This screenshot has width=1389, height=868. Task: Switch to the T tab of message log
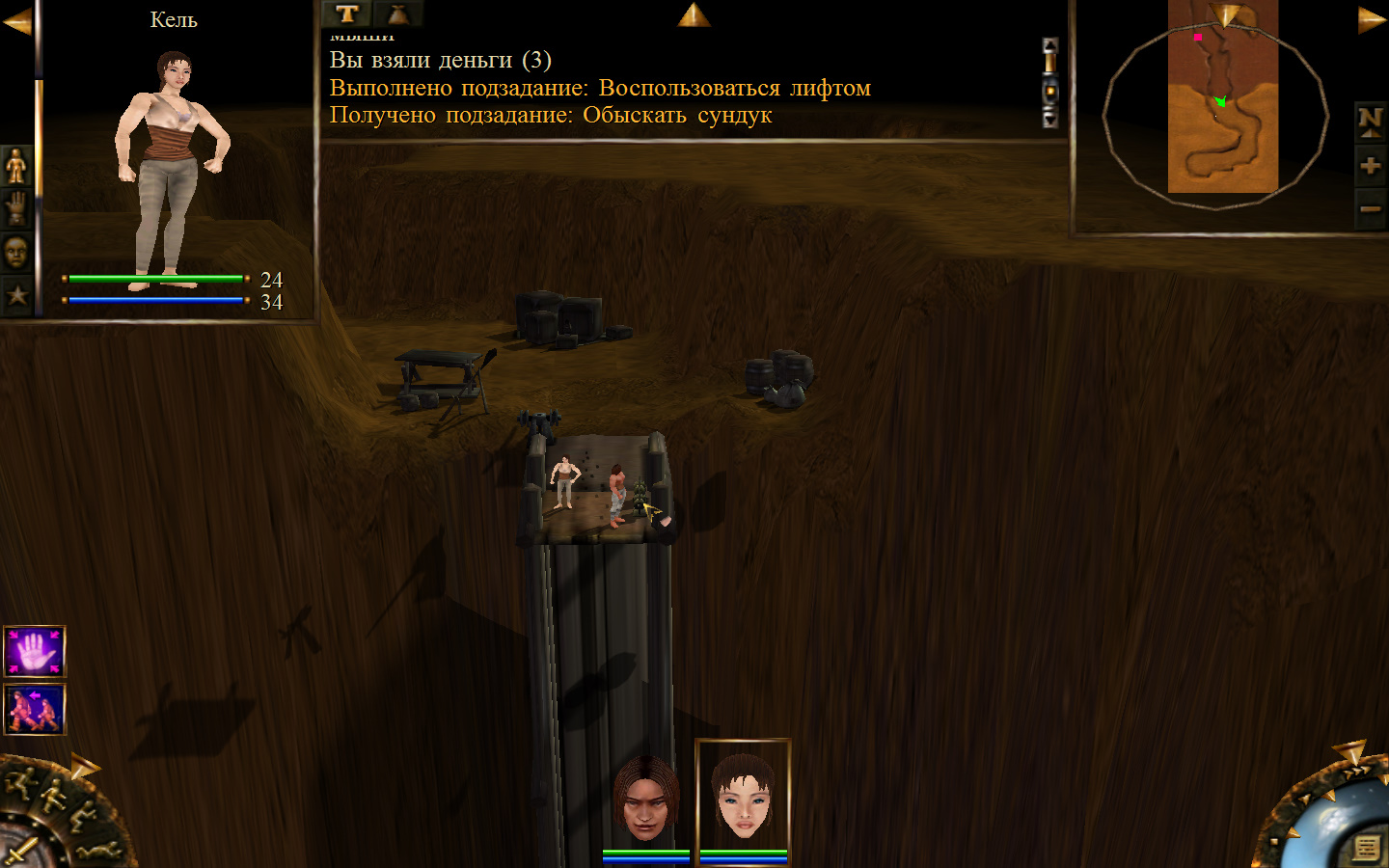coord(347,14)
